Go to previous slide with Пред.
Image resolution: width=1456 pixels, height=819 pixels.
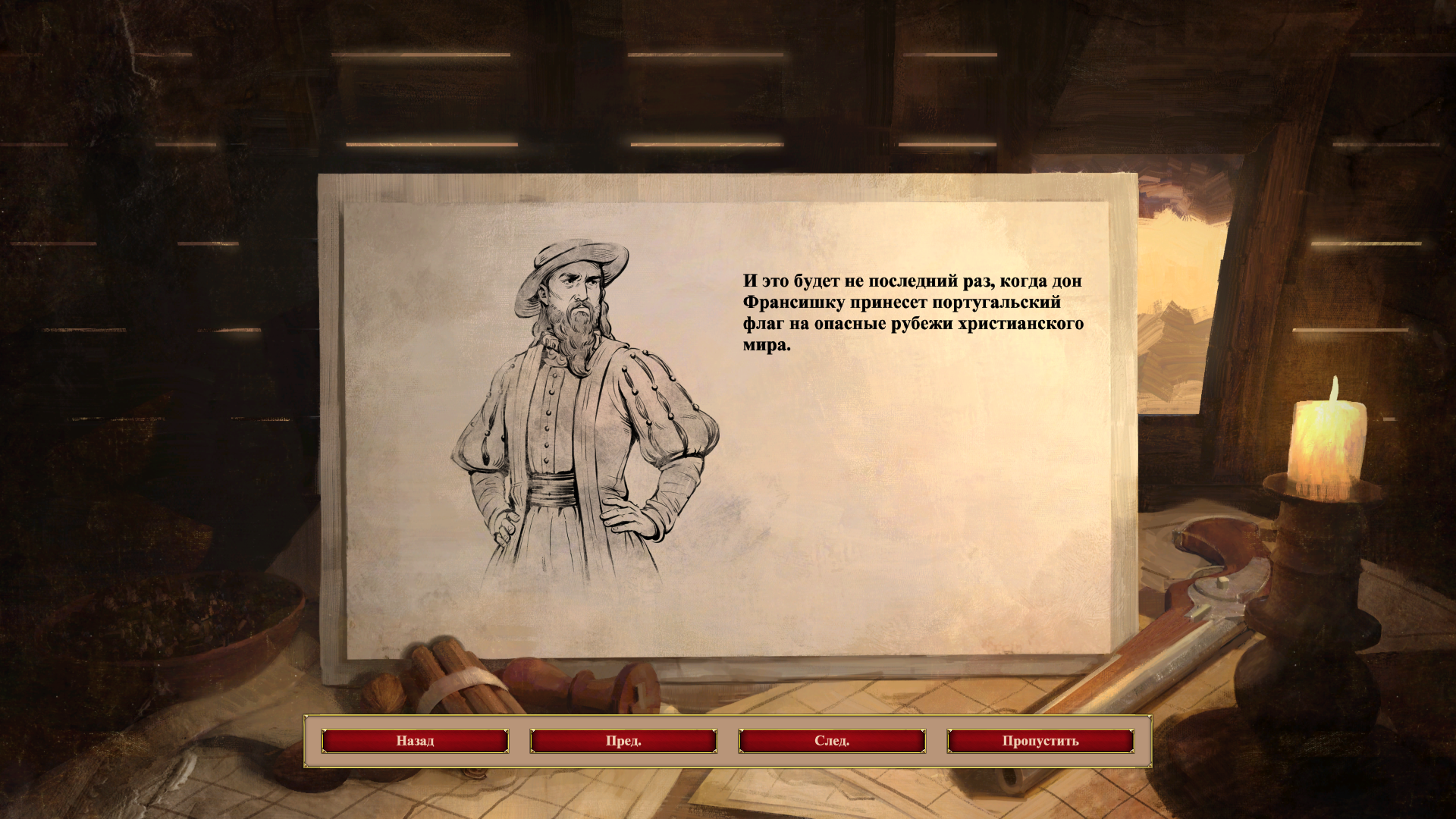click(623, 741)
